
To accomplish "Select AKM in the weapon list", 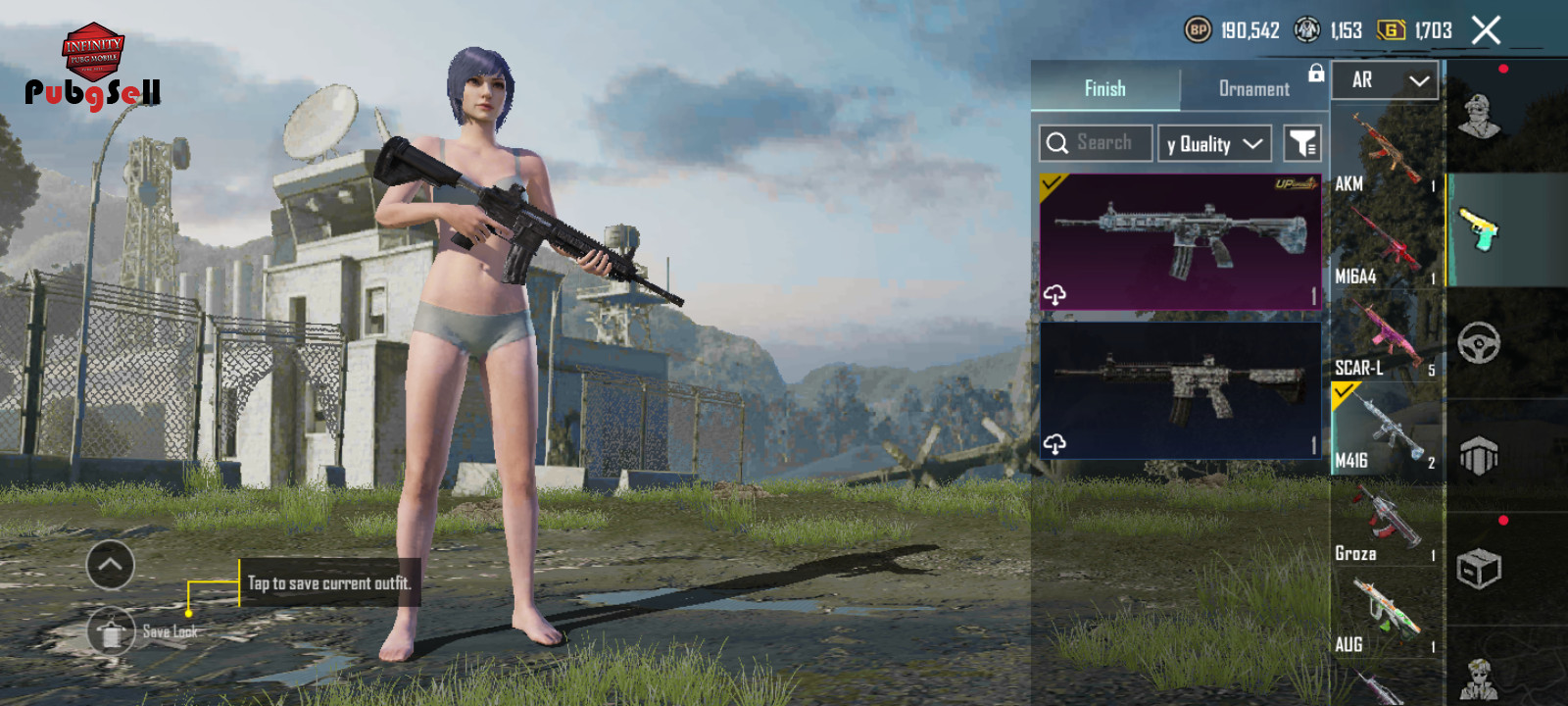I will (x=1387, y=152).
